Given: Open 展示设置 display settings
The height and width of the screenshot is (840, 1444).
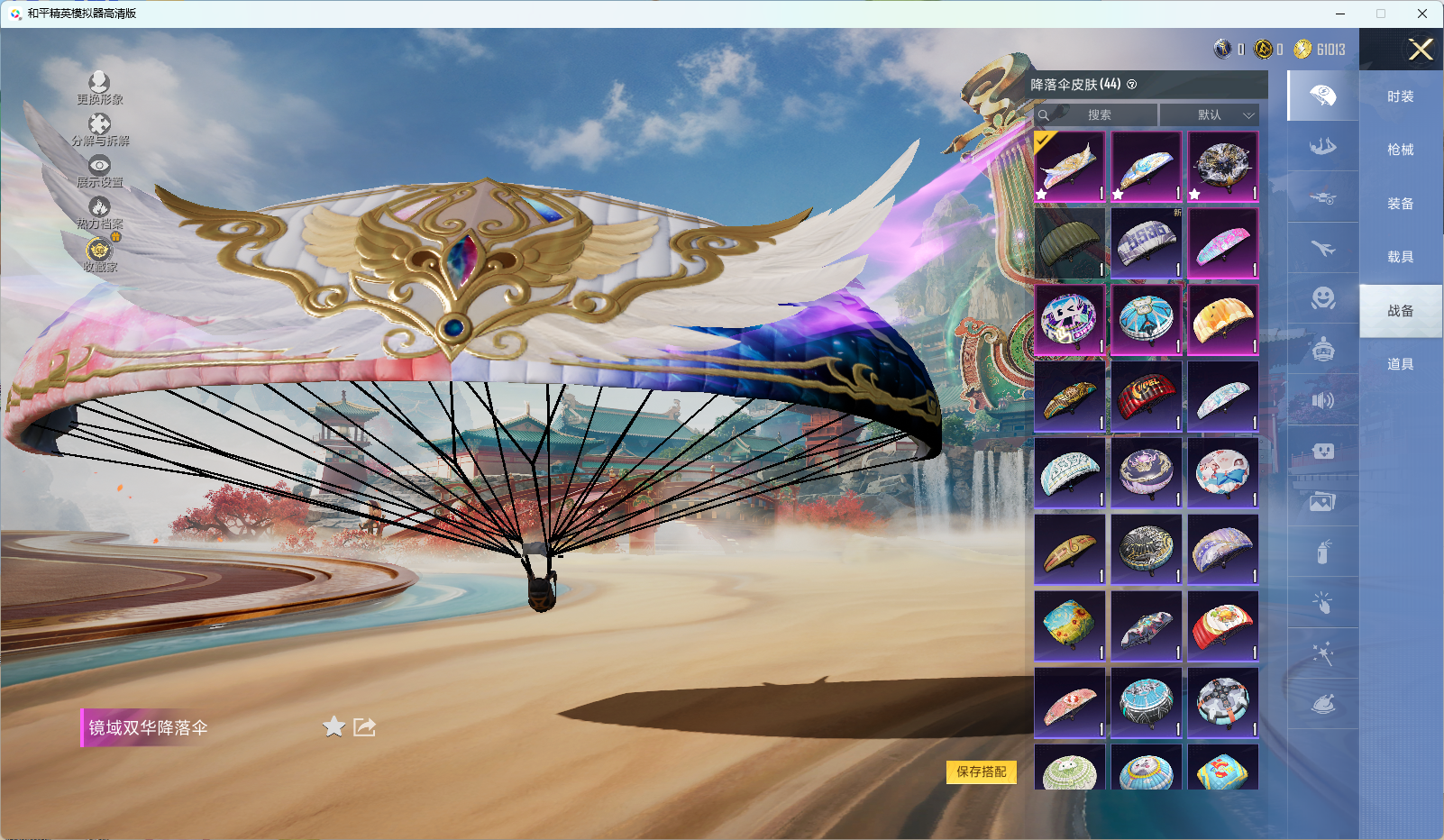Looking at the screenshot, I should coord(99,170).
